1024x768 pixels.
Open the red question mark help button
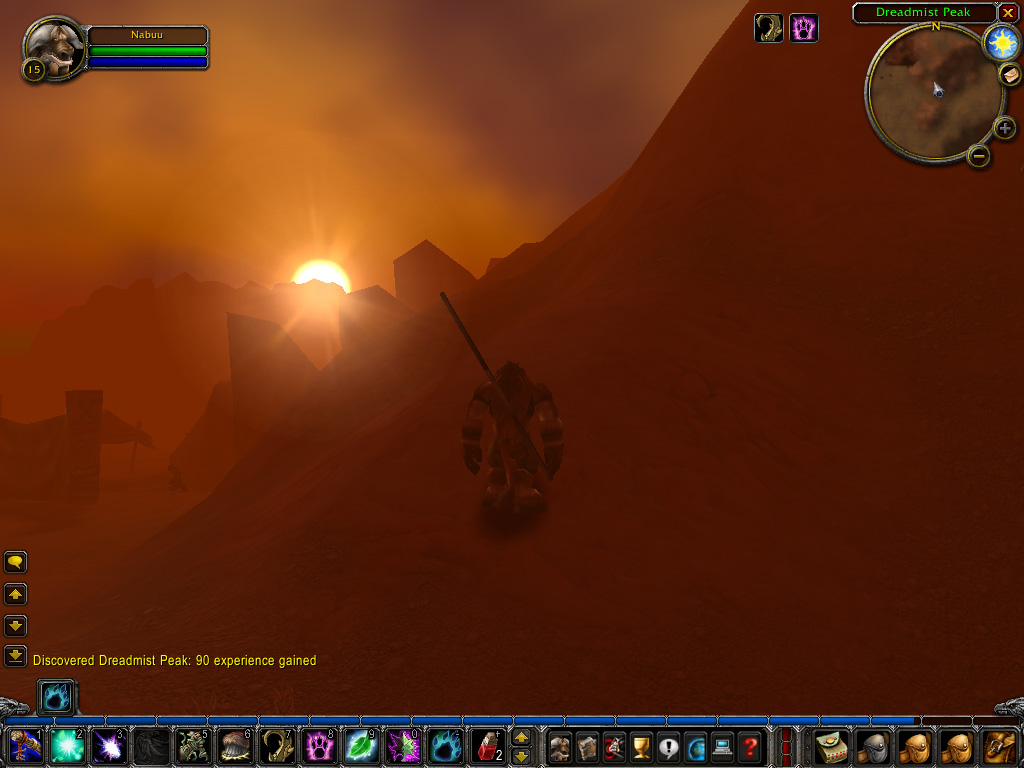point(749,746)
